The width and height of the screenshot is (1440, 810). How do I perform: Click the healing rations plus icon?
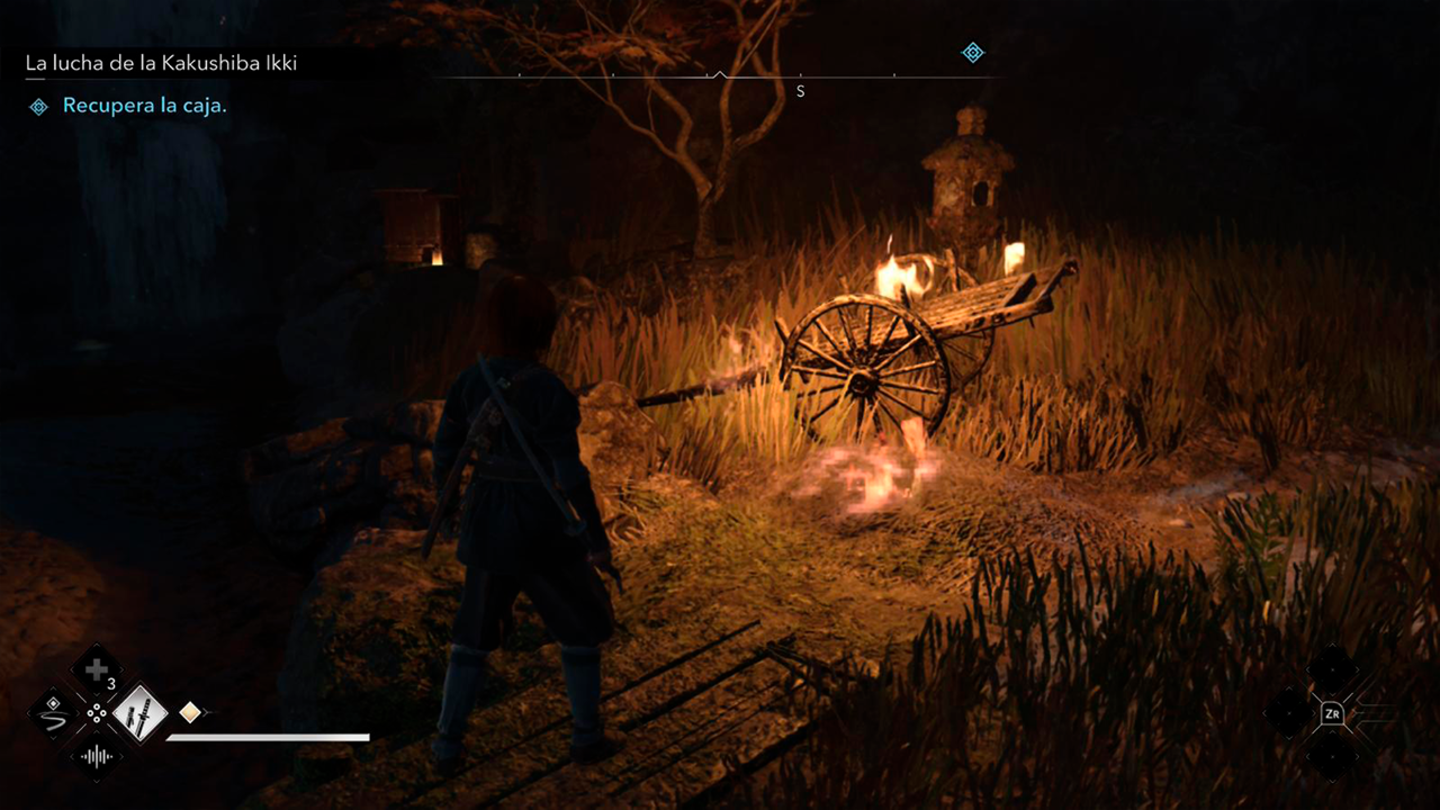(97, 668)
